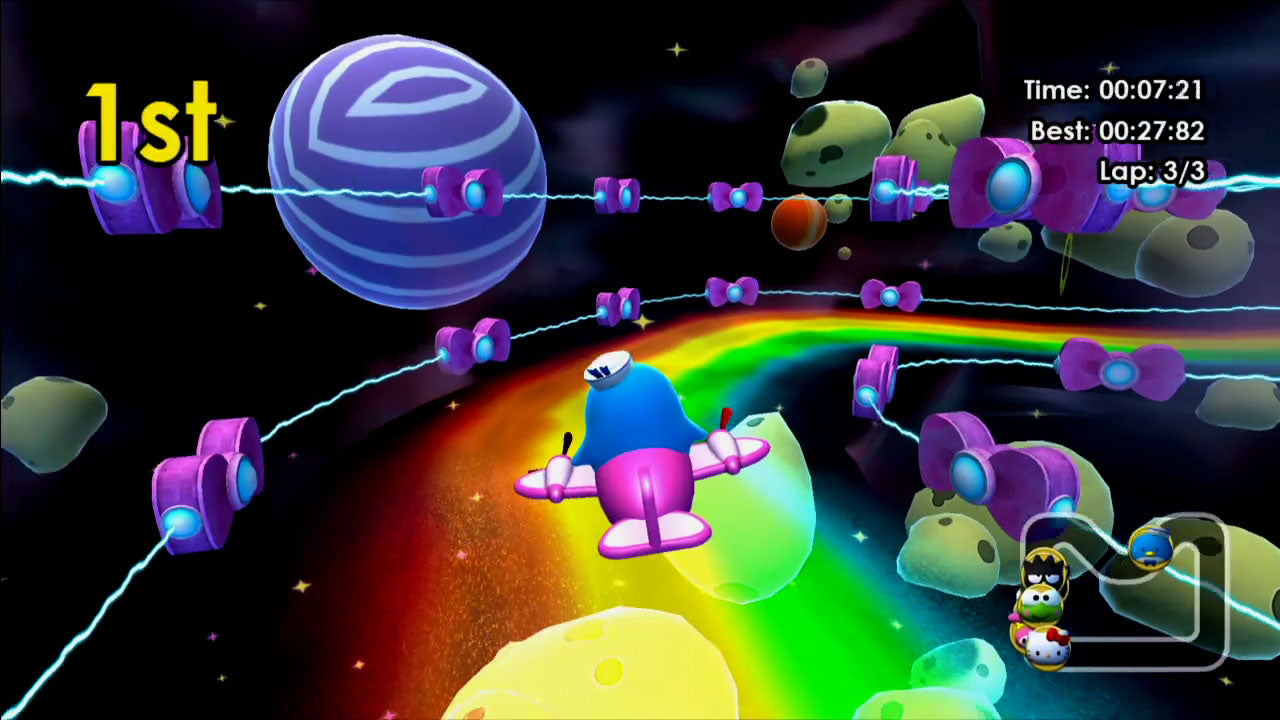Select Hello Kitty's icon on the minimap
Screen dimensions: 1280x720
(x=1048, y=648)
